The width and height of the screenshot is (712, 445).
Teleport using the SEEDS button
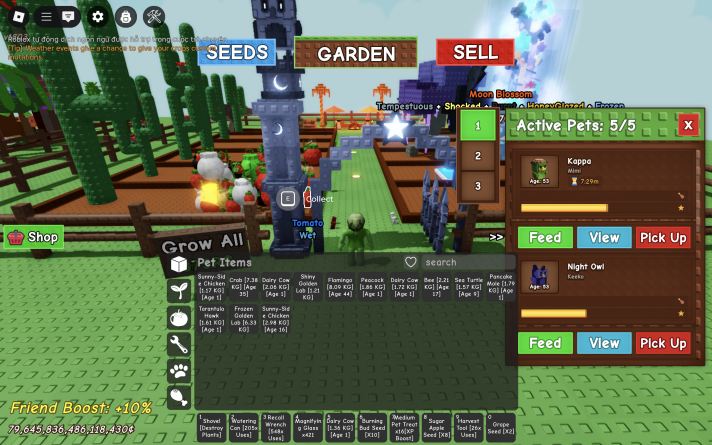pos(236,53)
